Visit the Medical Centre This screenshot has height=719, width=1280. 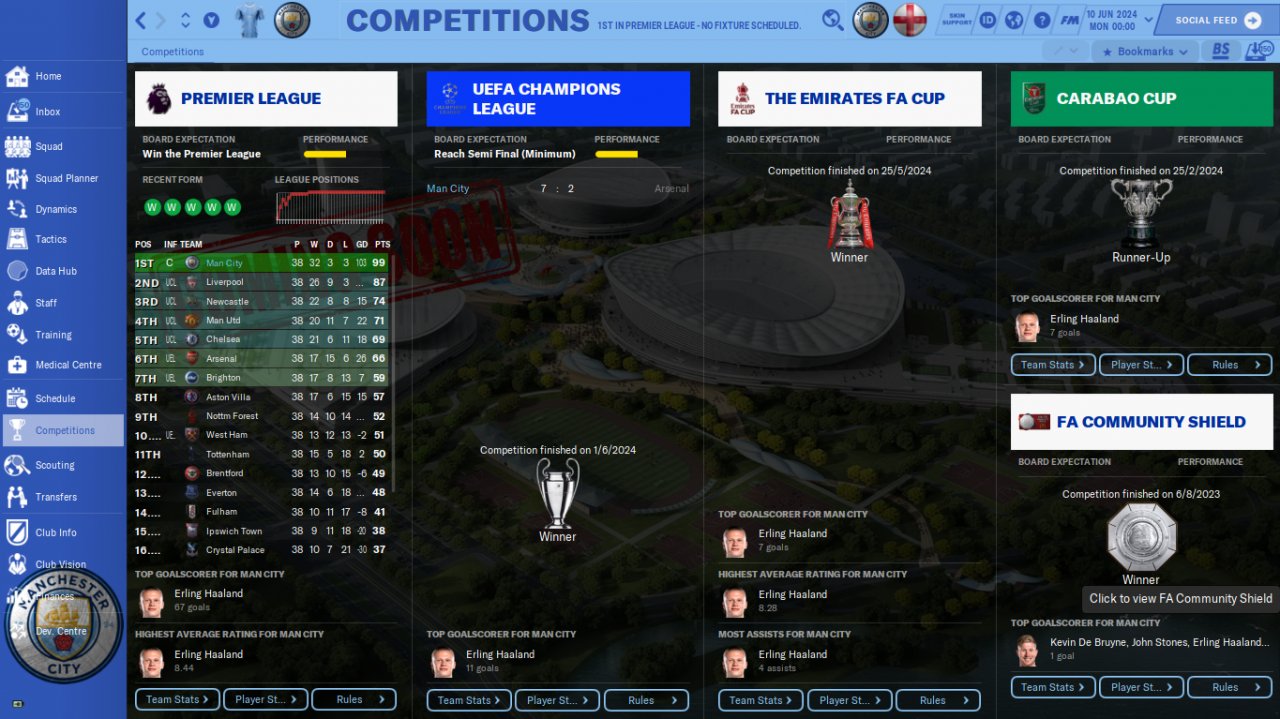(x=67, y=365)
